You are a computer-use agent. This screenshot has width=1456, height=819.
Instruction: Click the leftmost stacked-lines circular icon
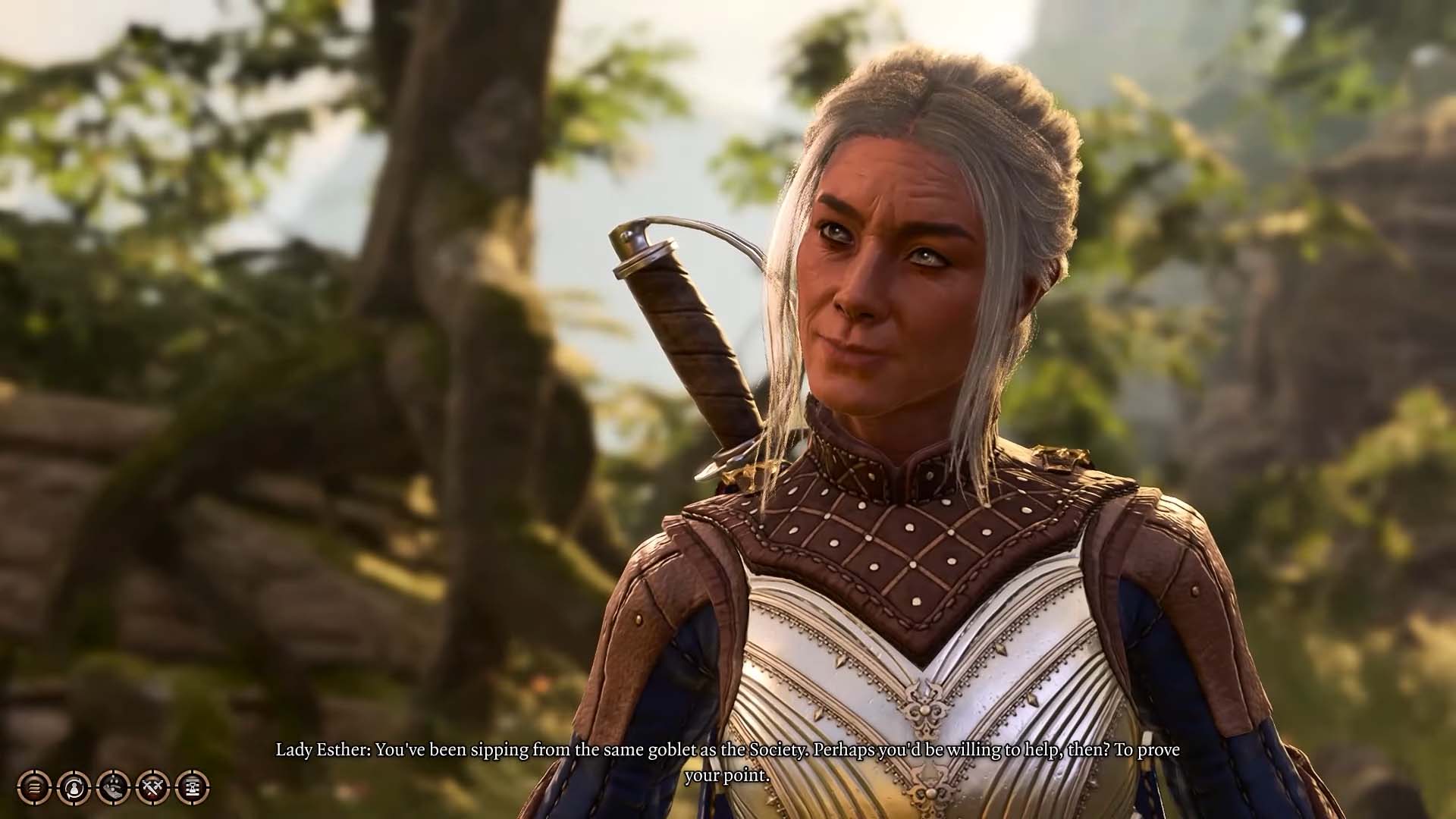point(34,787)
